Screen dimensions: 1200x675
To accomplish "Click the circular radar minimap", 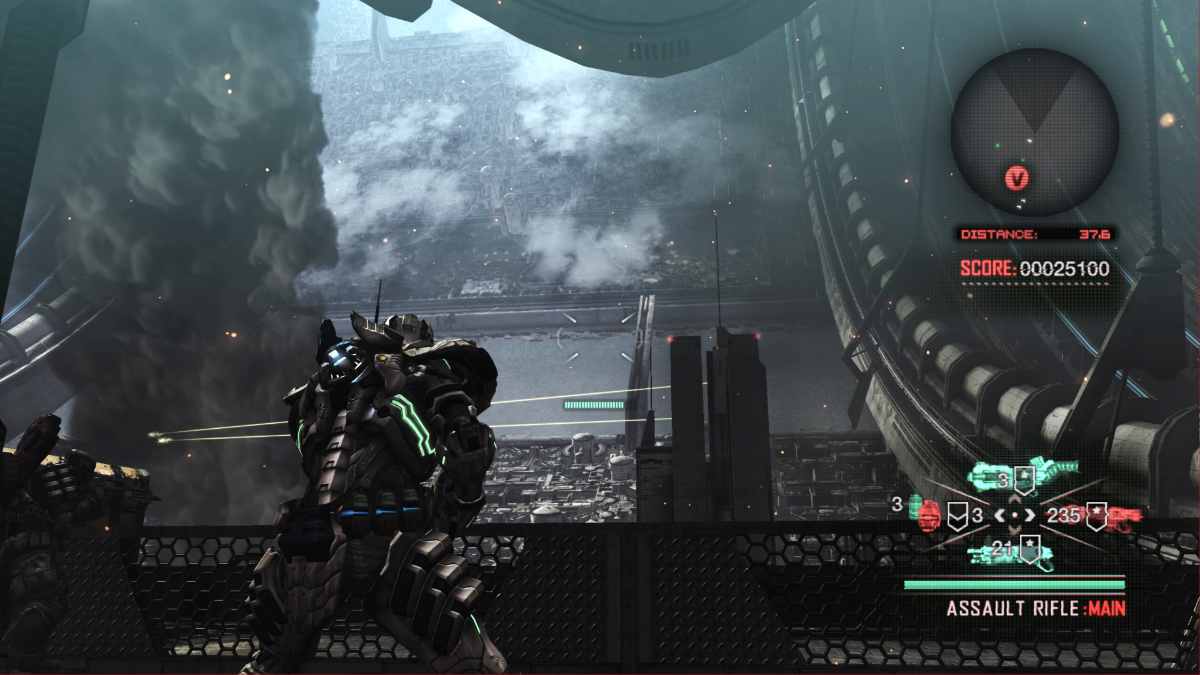I will coord(1034,132).
